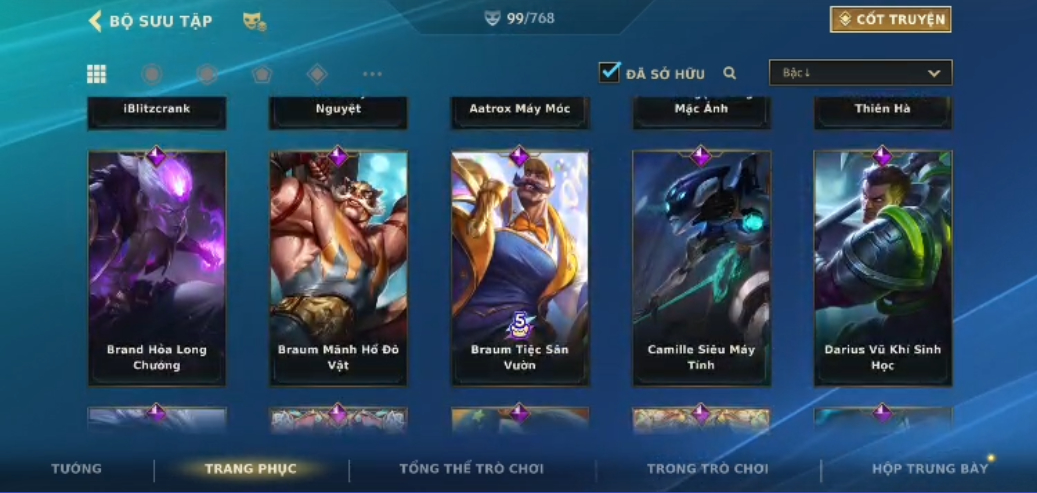Screen dimensions: 1037x493
Task: Select the Braum Mãnh Hổ Đô Vật skin
Action: click(338, 268)
